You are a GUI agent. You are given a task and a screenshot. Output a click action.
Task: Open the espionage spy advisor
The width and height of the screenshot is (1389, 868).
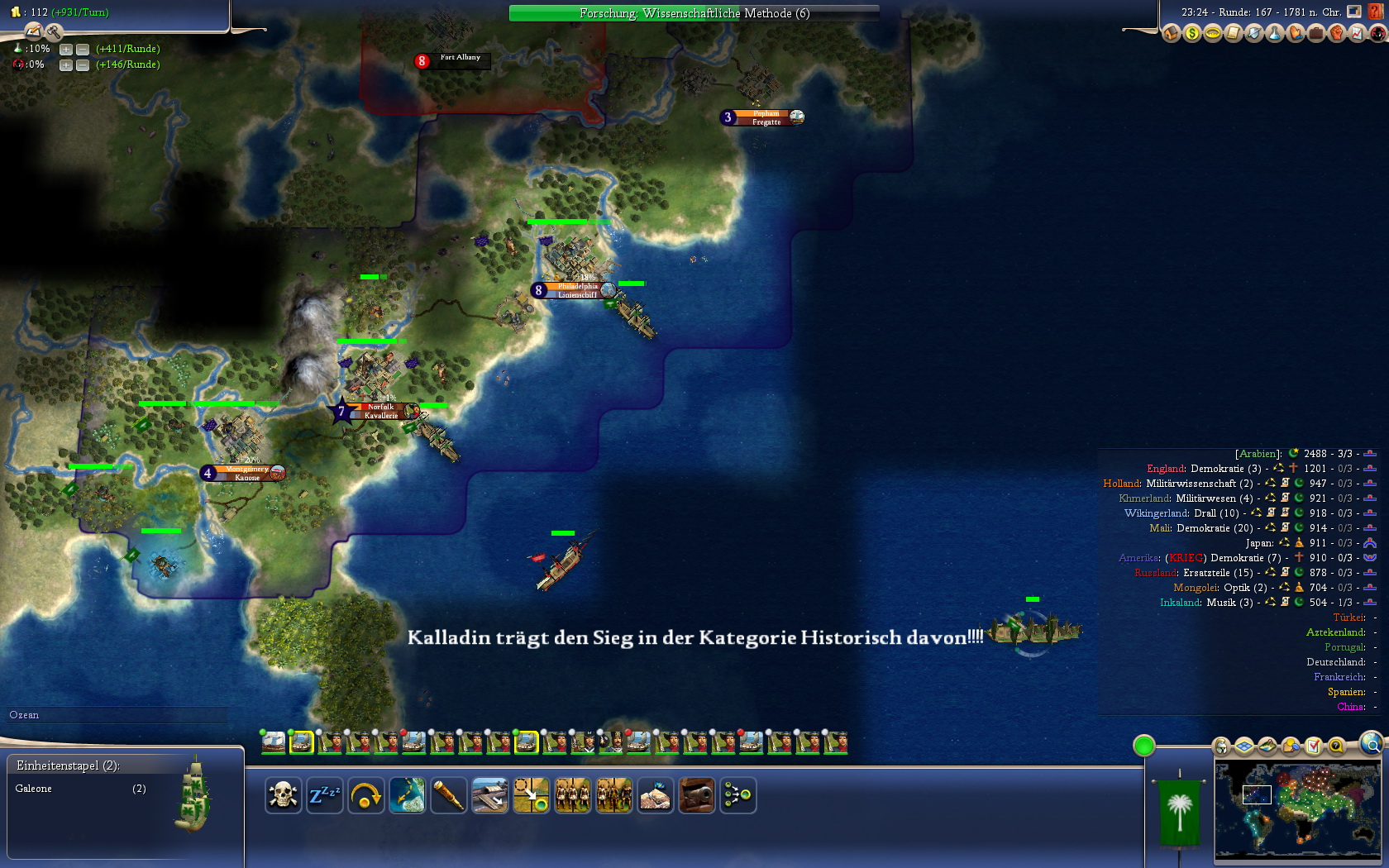[x=1377, y=33]
